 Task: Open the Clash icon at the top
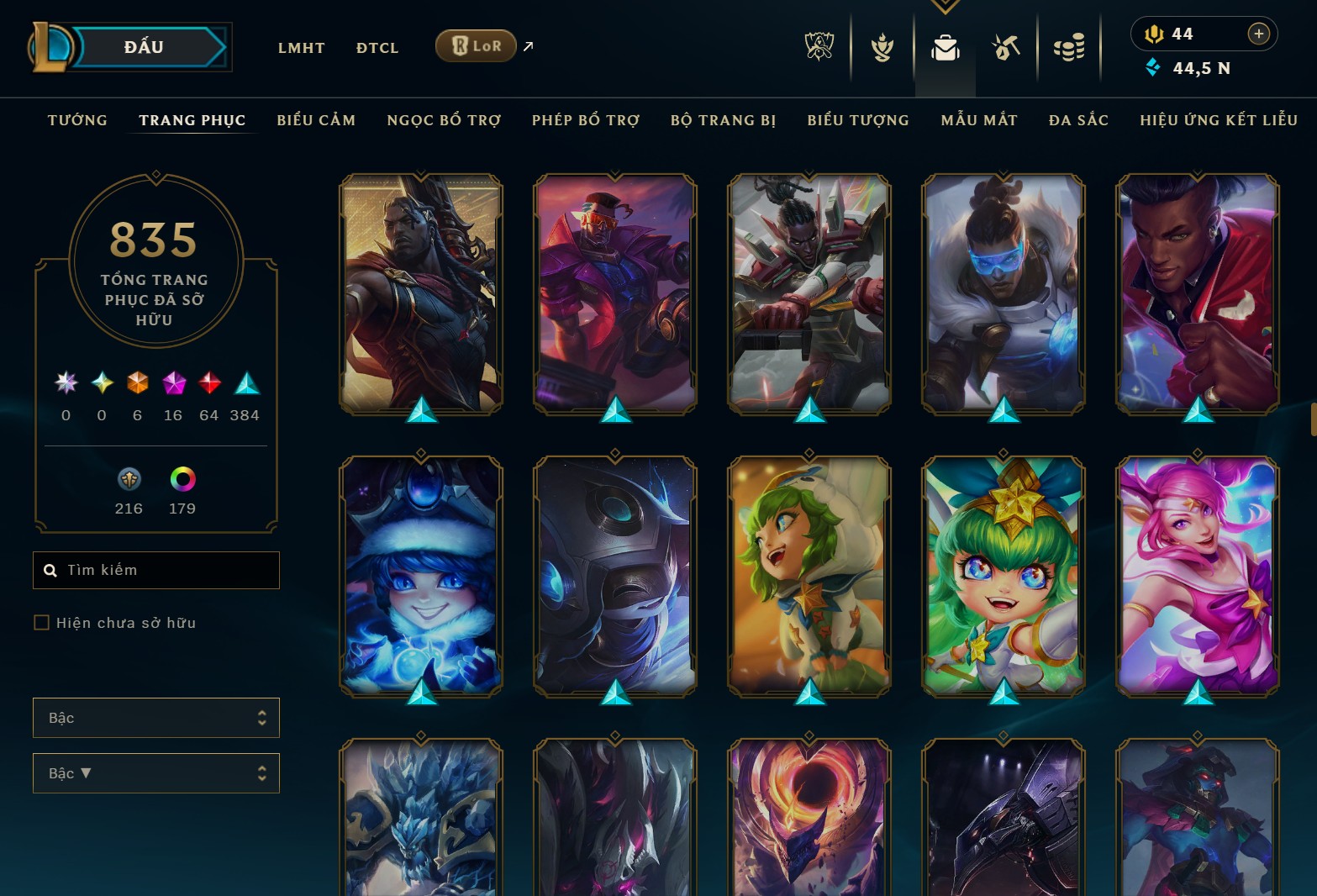tap(881, 48)
